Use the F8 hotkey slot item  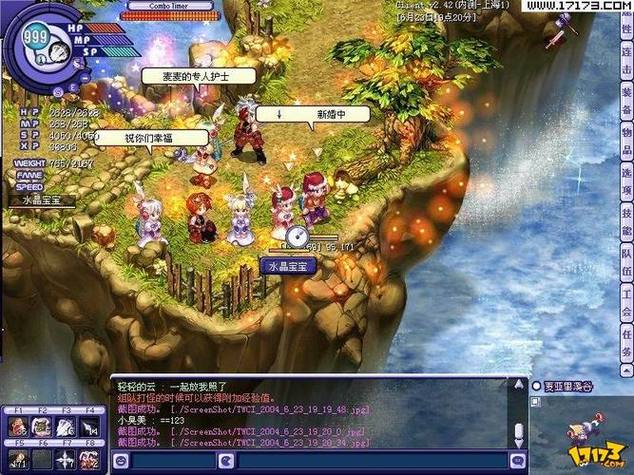coord(89,458)
